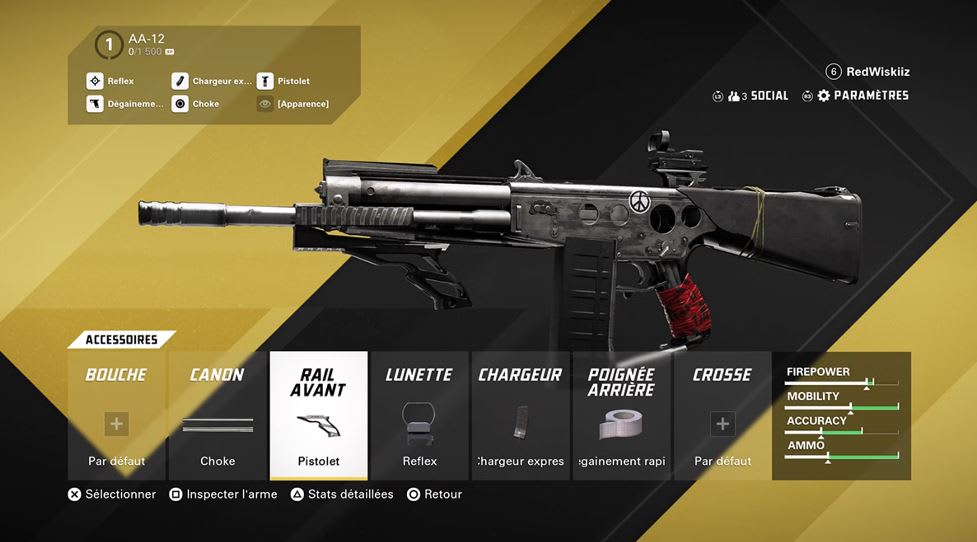Viewport: 977px width, 542px height.
Task: Select the [Apparence] appearance entry
Action: coord(302,104)
